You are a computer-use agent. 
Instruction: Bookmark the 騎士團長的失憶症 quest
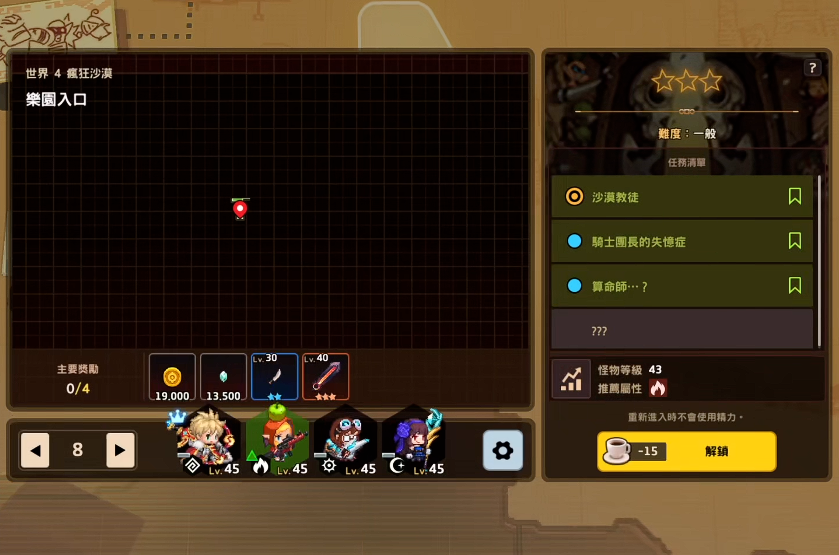click(795, 241)
